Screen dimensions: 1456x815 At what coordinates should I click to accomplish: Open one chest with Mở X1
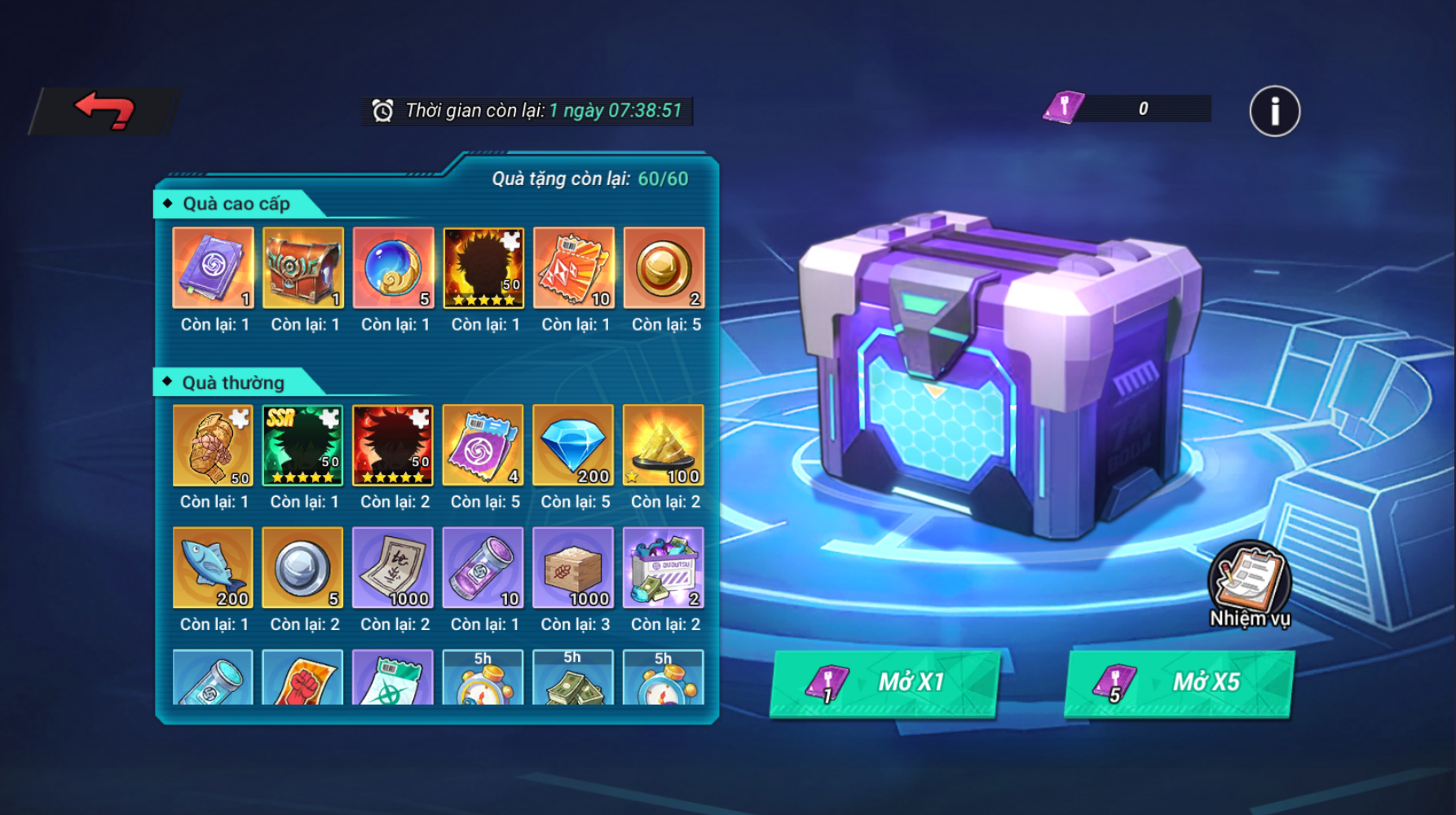(885, 683)
